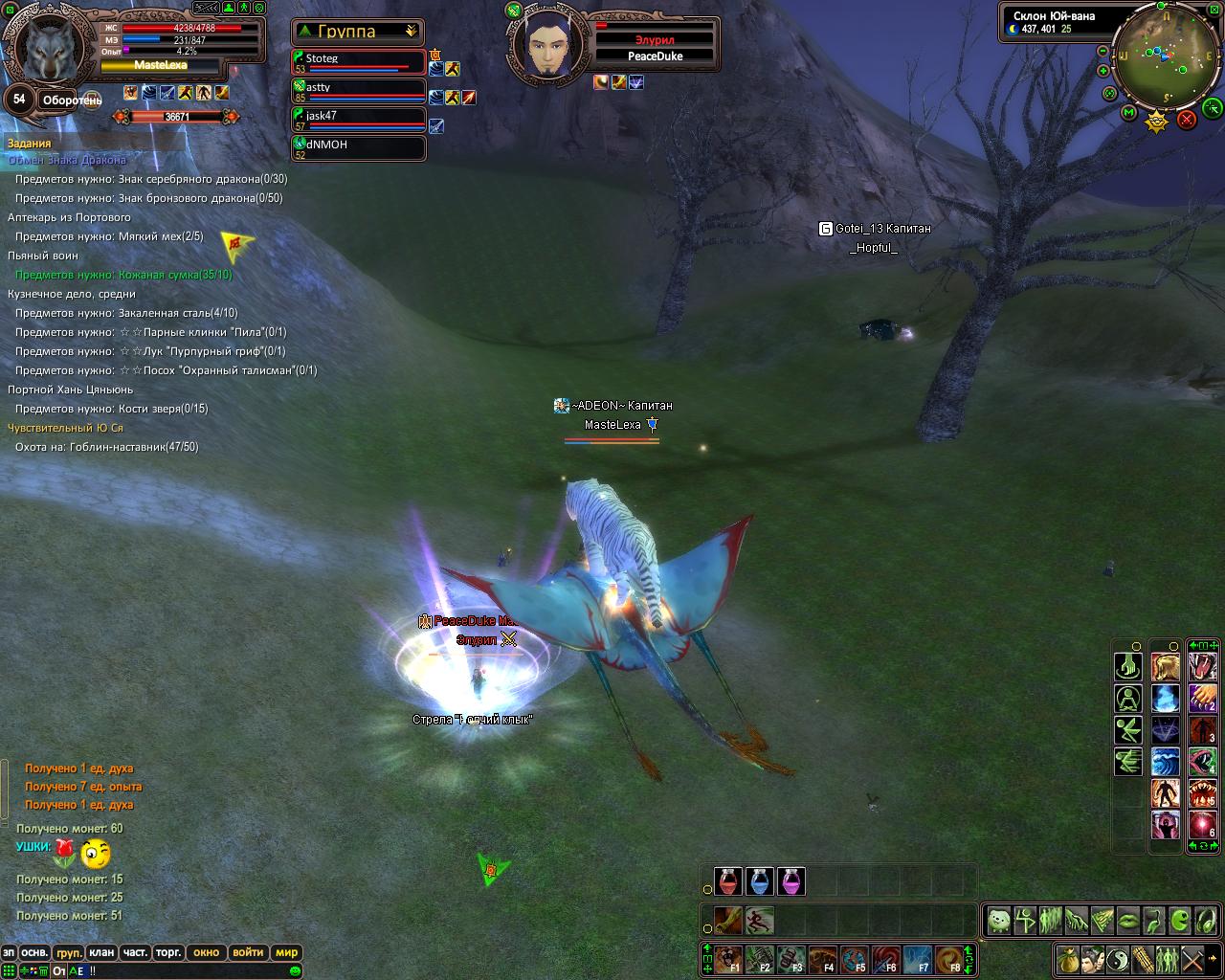Use the red health potion slot
This screenshot has width=1225, height=980.
pyautogui.click(x=728, y=881)
